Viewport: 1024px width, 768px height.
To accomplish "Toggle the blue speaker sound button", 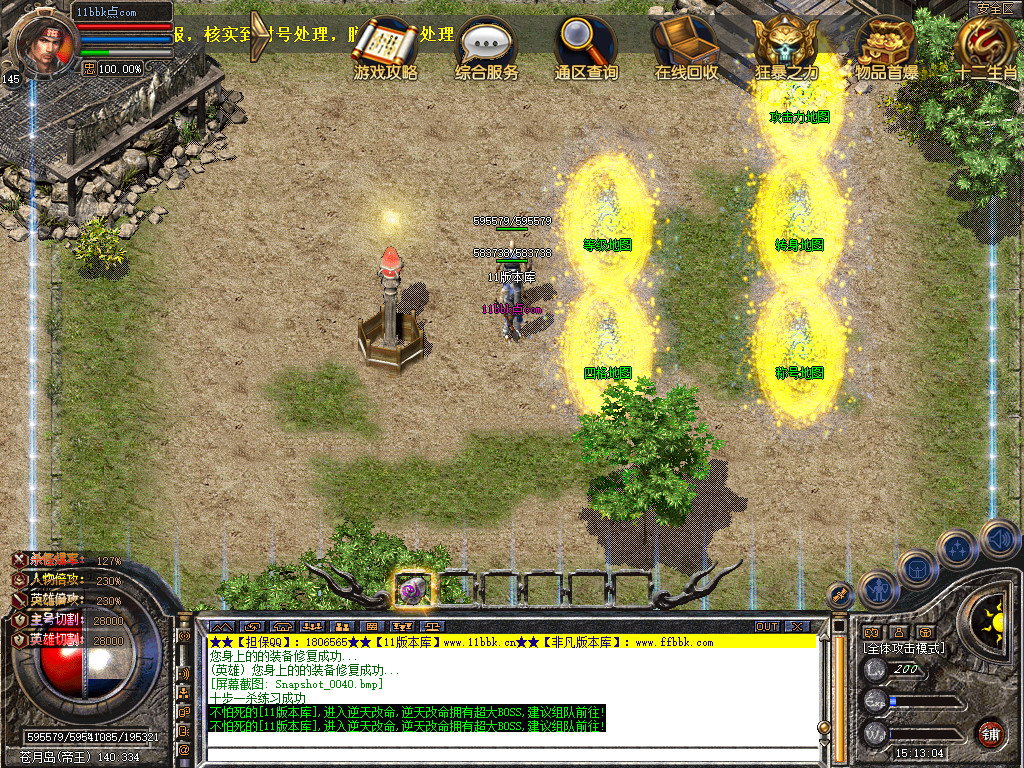I will click(999, 539).
